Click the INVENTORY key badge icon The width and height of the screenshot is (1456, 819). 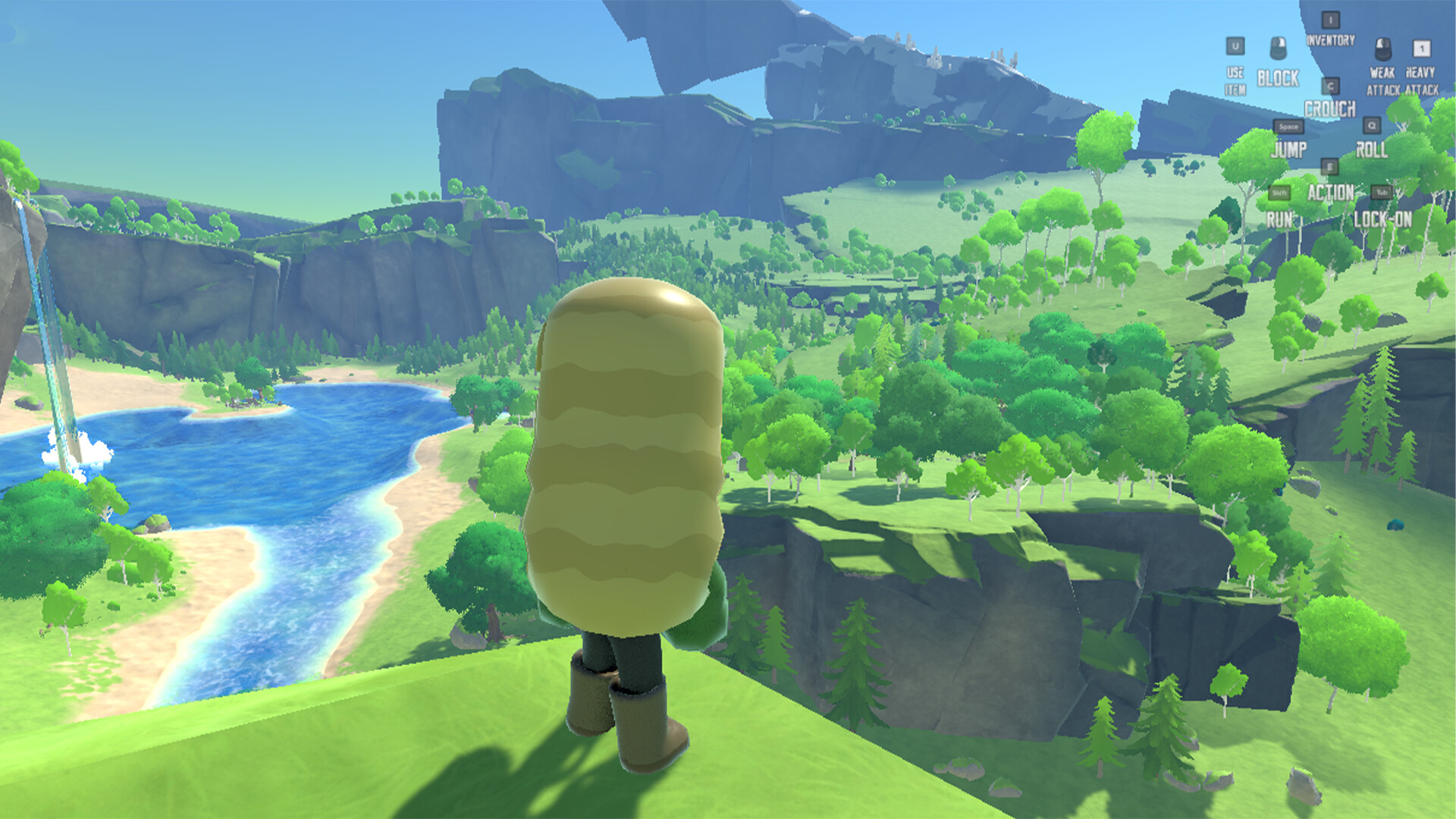(x=1330, y=20)
